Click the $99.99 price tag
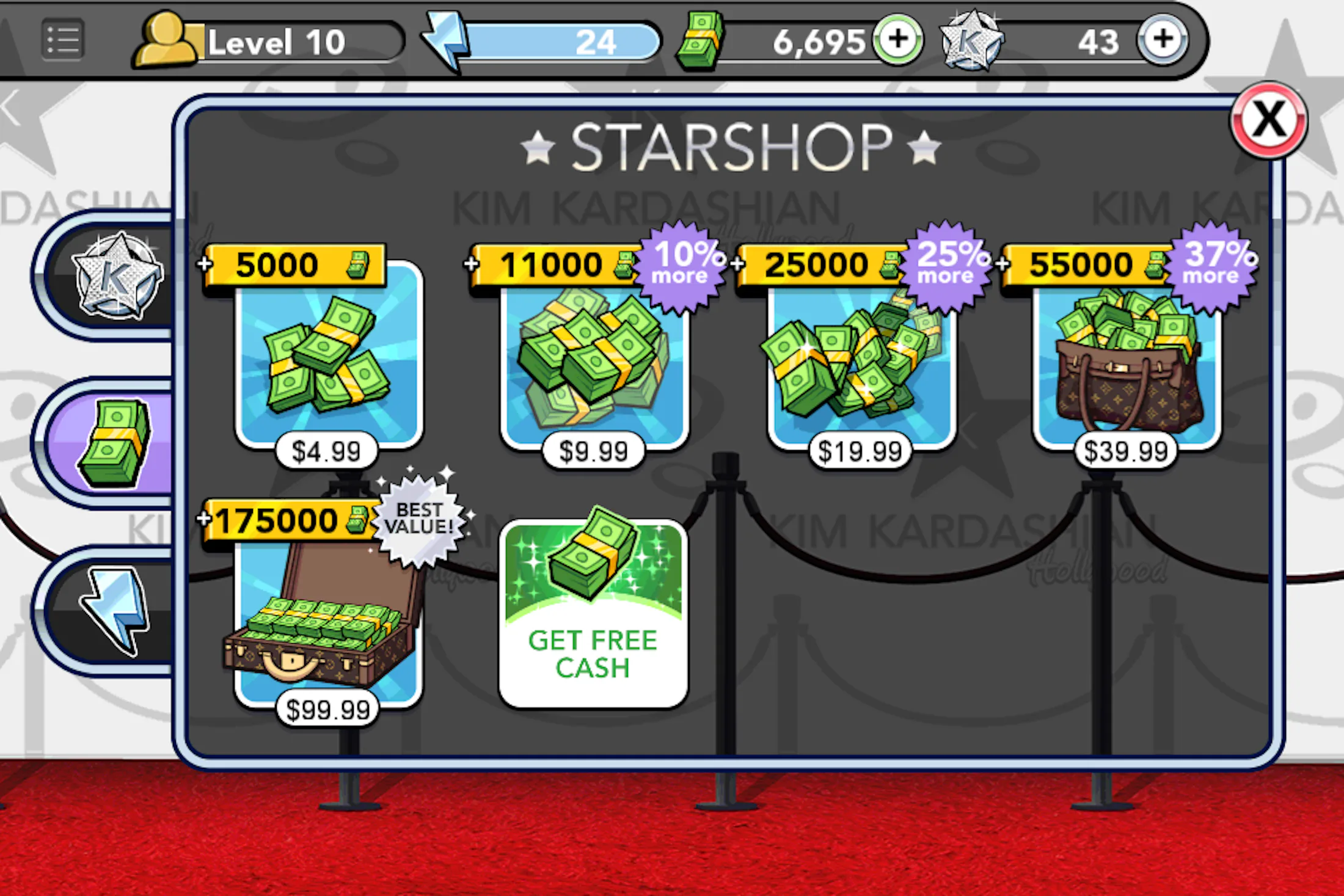Screen dimensions: 1344x896 click(327, 708)
